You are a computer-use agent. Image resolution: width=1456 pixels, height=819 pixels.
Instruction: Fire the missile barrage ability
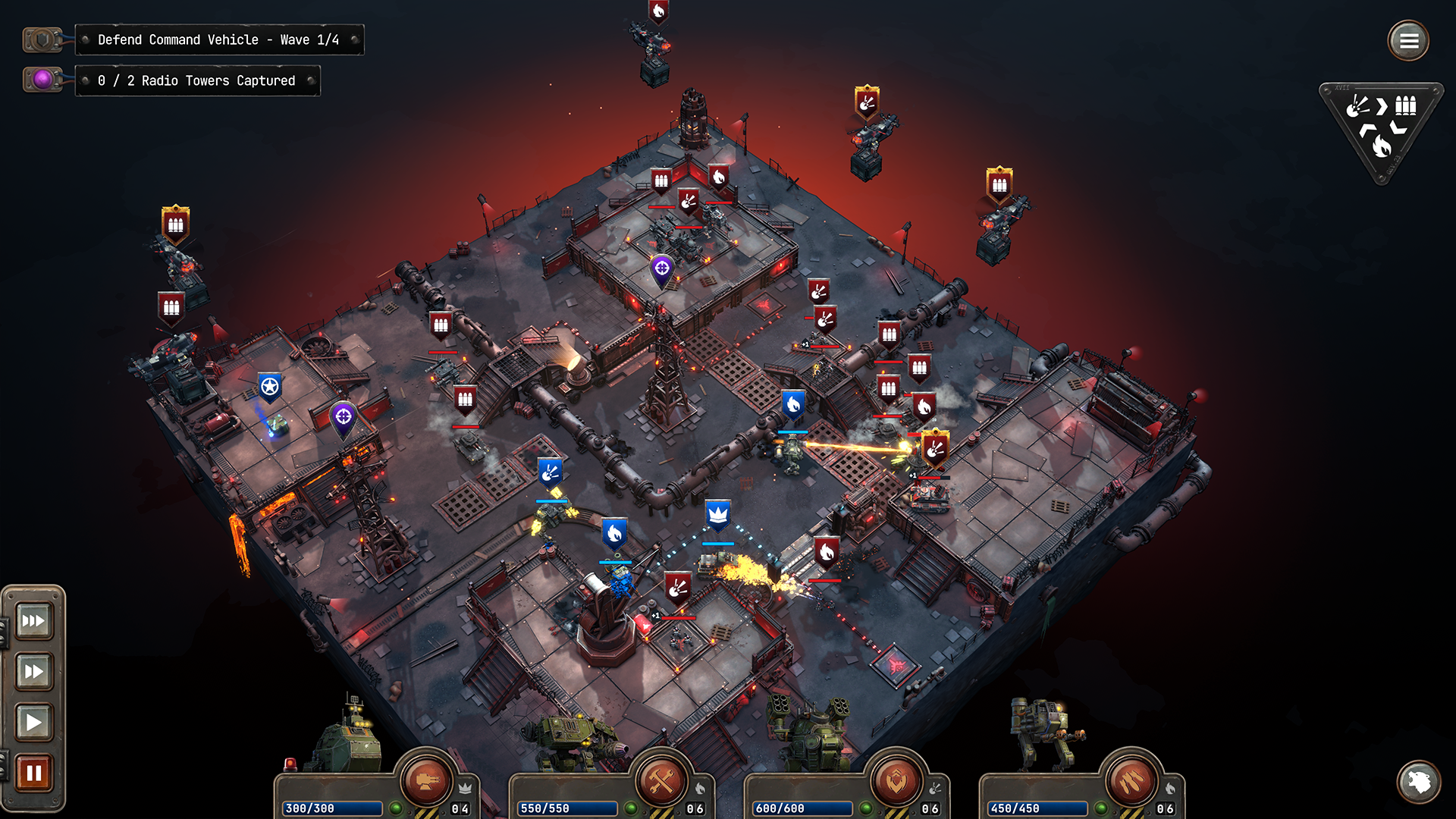pos(1131,781)
